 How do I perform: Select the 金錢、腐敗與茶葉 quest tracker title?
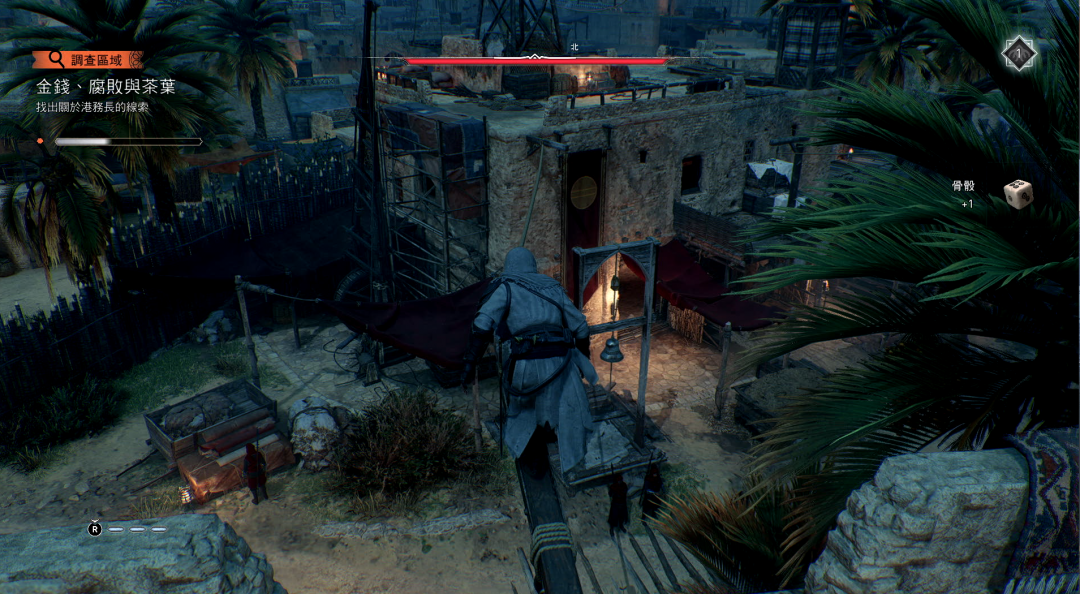[106, 87]
